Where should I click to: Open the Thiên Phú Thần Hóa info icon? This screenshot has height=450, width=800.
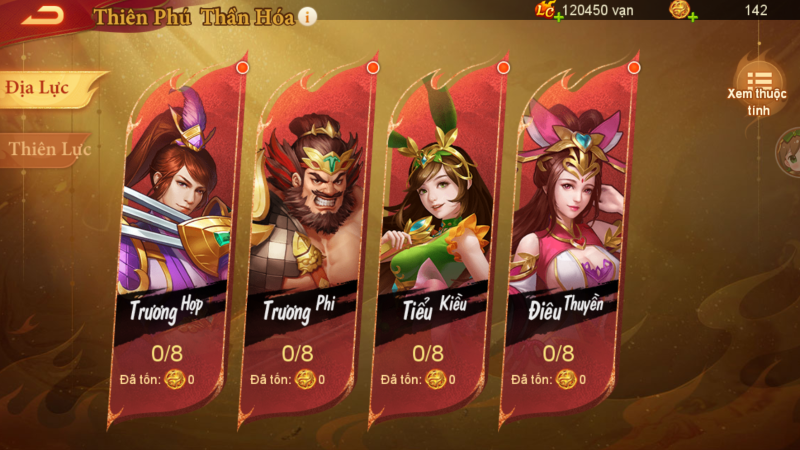point(308,16)
